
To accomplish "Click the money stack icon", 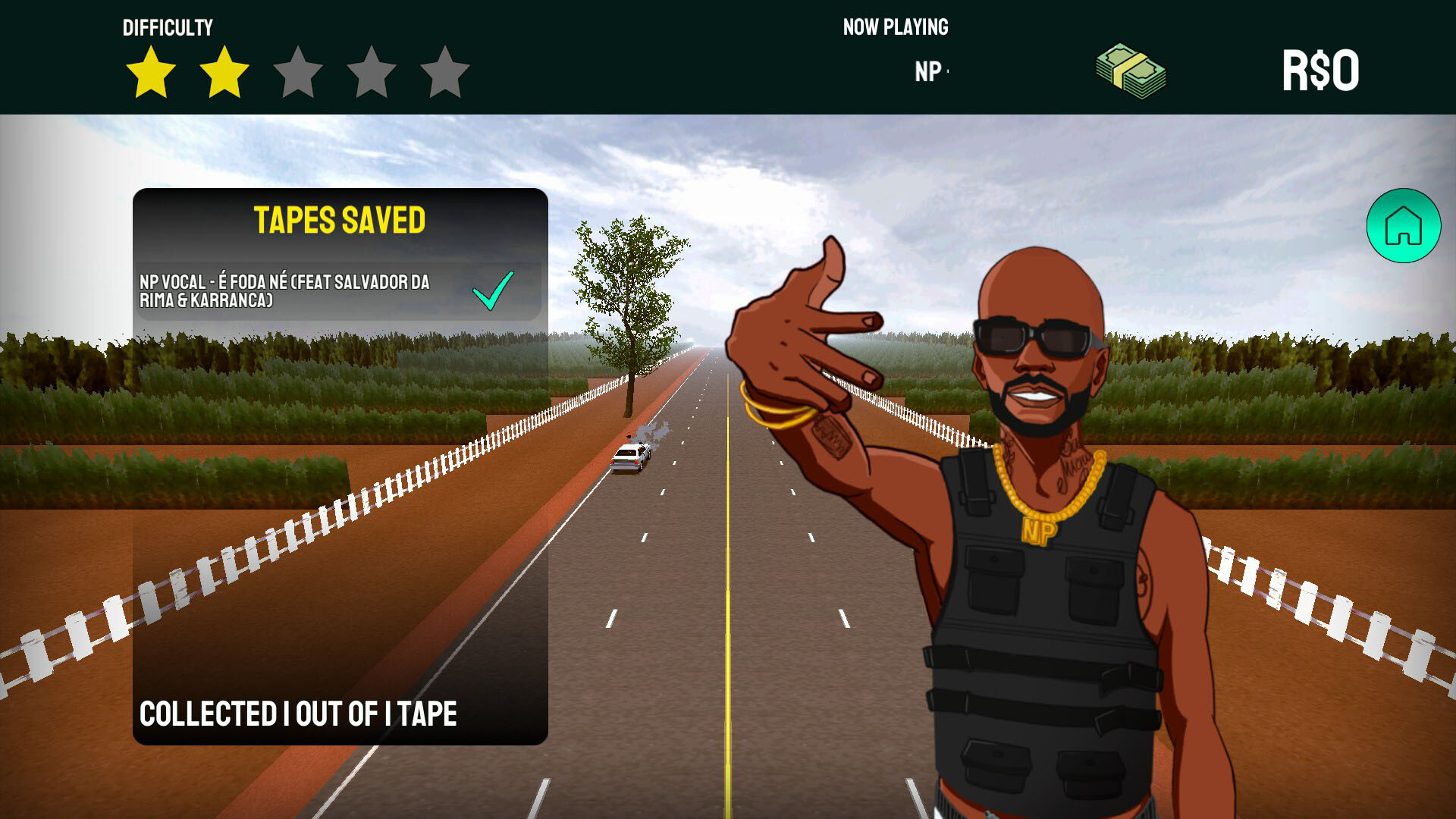I will (1129, 68).
